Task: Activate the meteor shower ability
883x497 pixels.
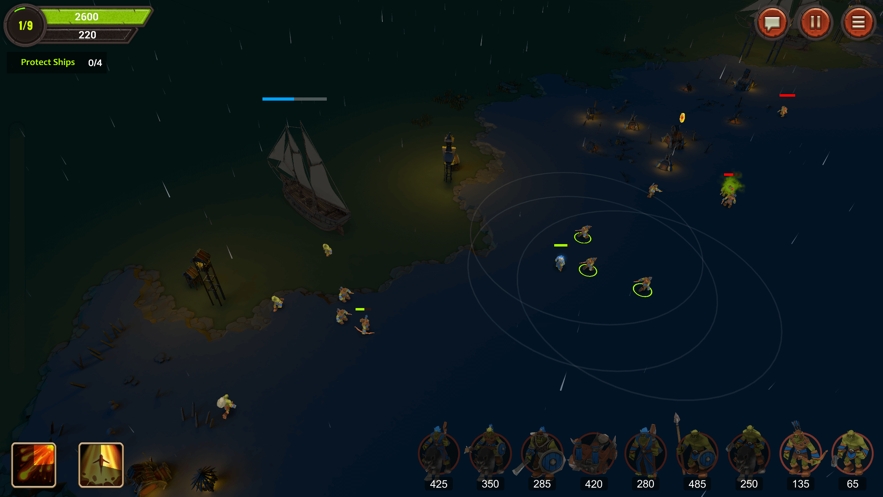Action: click(34, 464)
